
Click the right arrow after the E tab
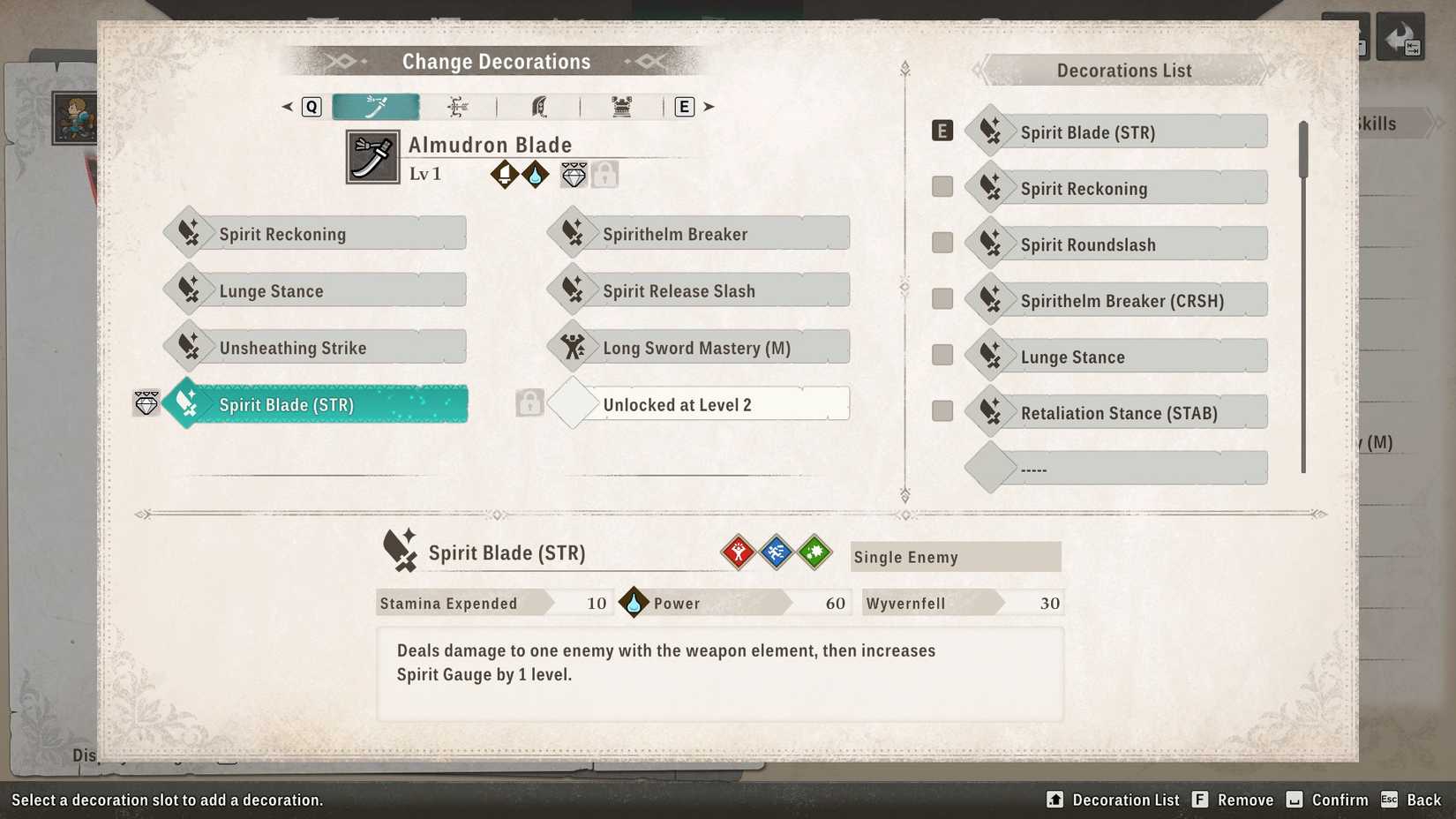point(709,106)
